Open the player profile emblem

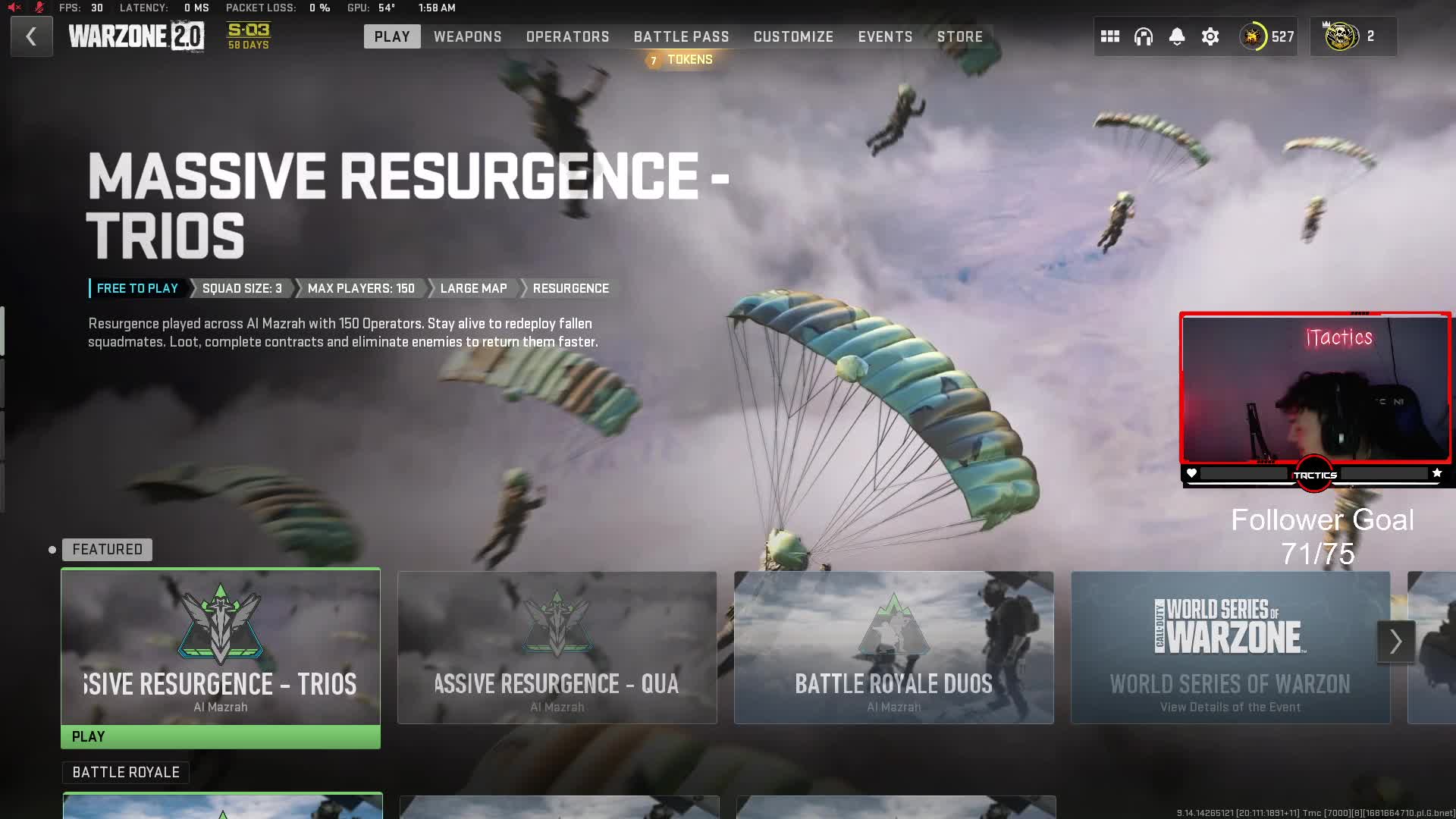(1253, 36)
